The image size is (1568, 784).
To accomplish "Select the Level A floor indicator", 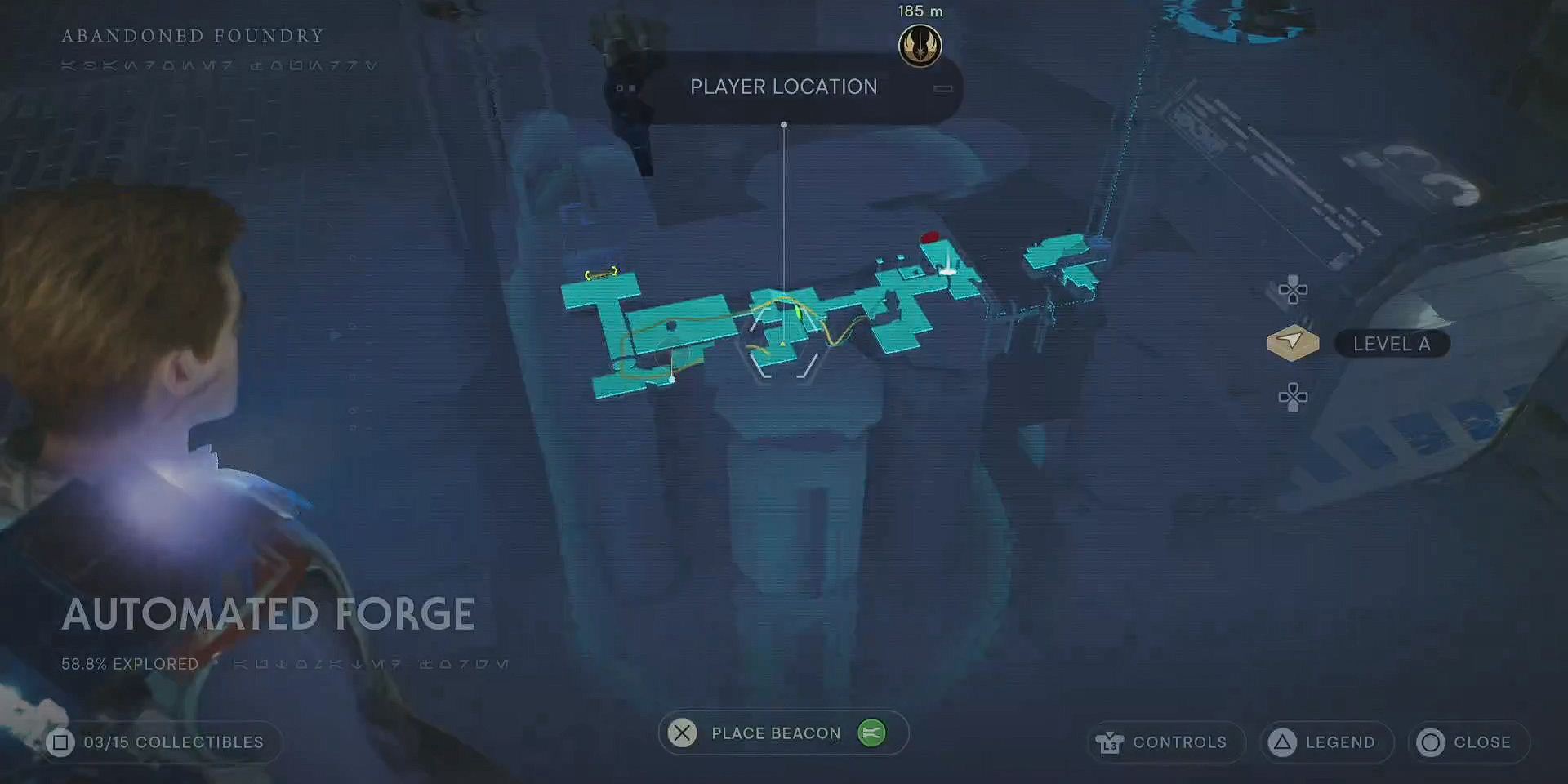I will (1391, 344).
